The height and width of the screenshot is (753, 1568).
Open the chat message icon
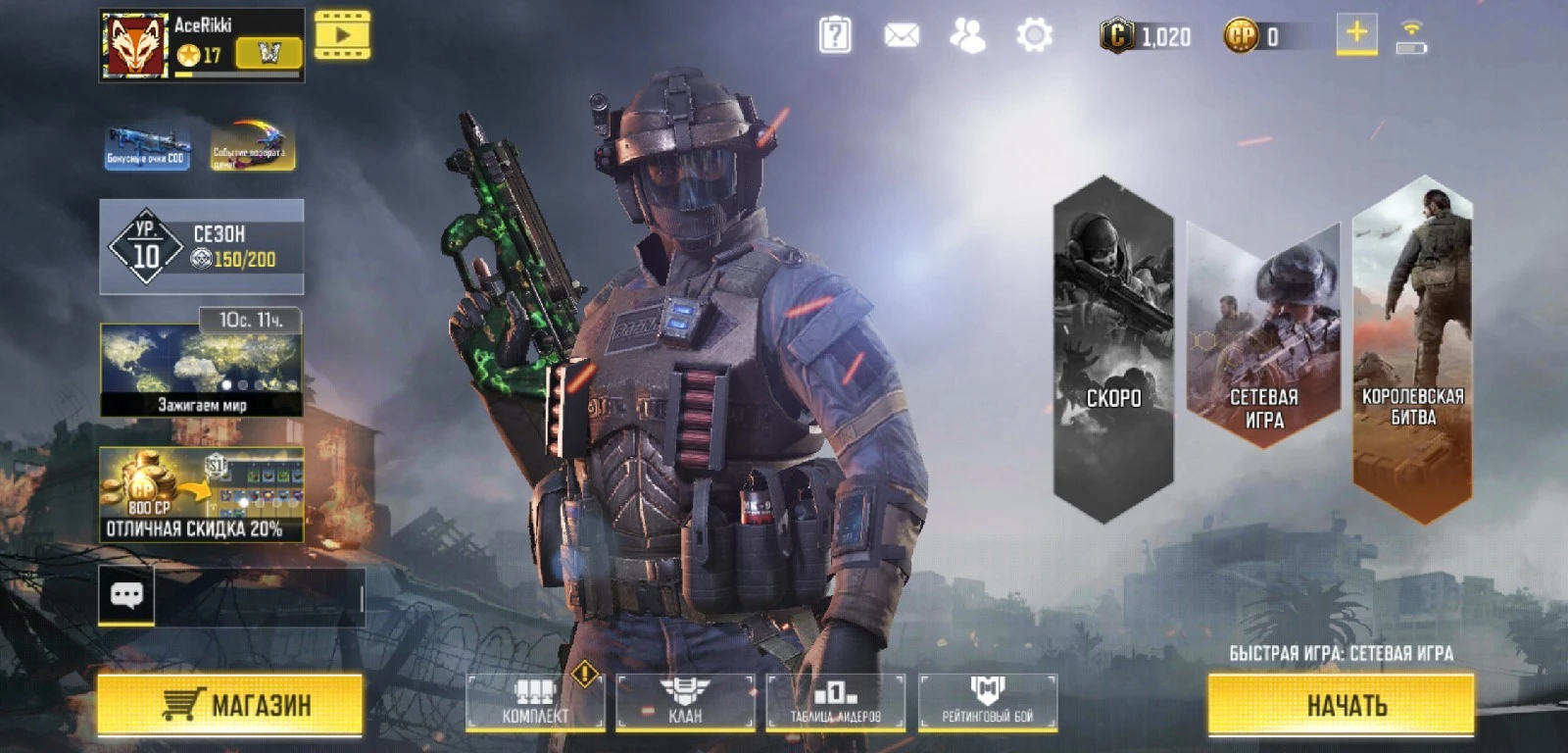126,595
